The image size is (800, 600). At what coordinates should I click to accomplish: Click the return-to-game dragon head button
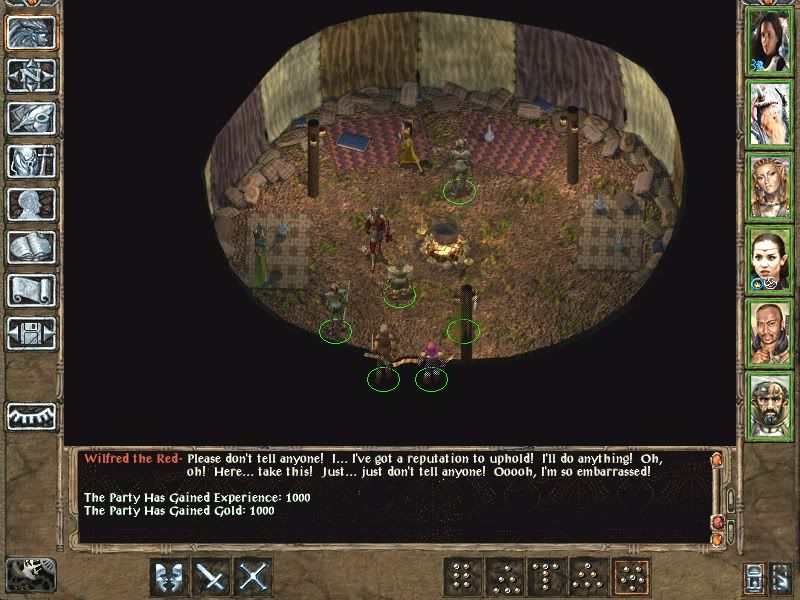click(x=31, y=33)
